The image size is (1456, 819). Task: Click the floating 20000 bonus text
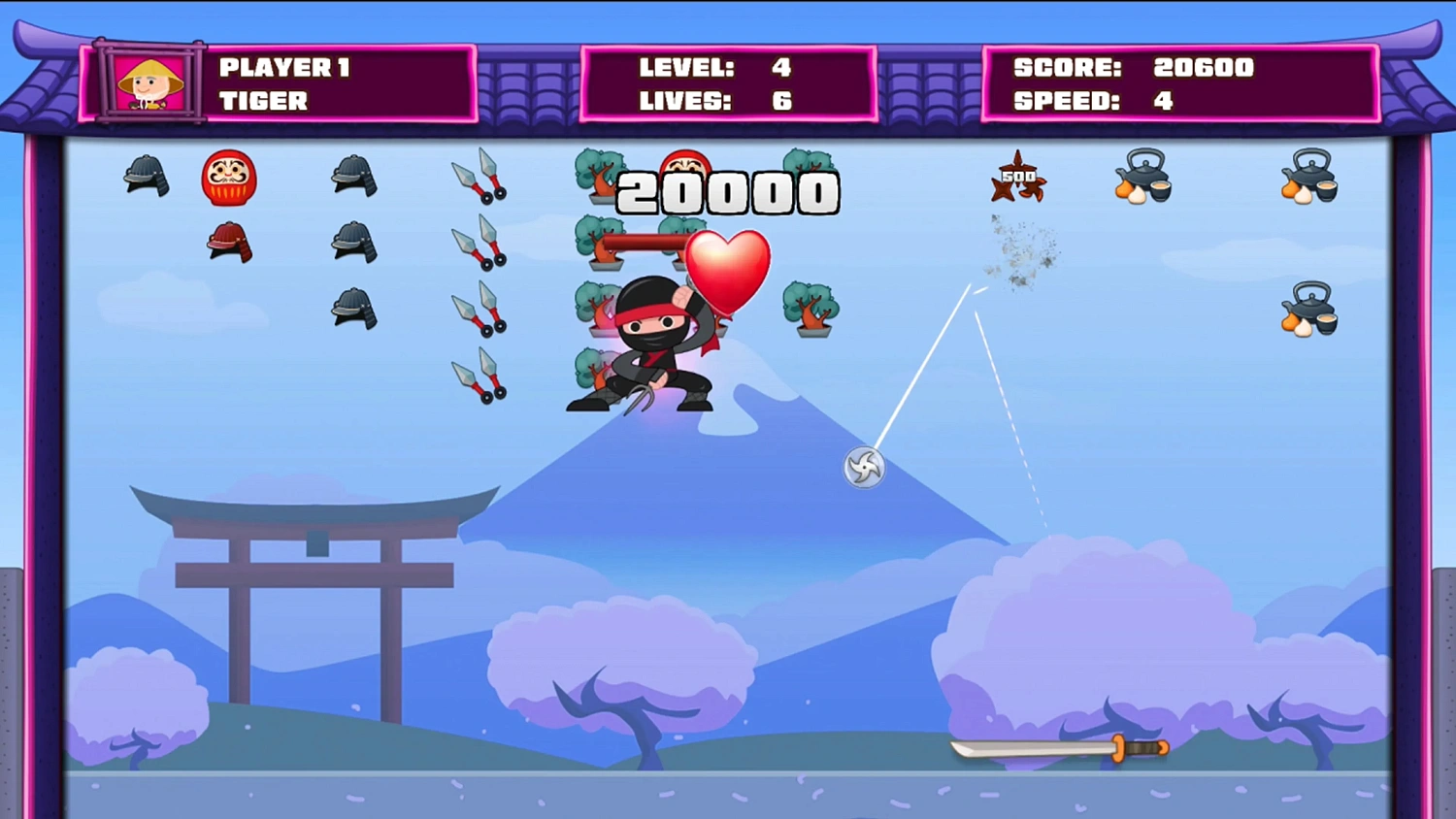(x=729, y=191)
